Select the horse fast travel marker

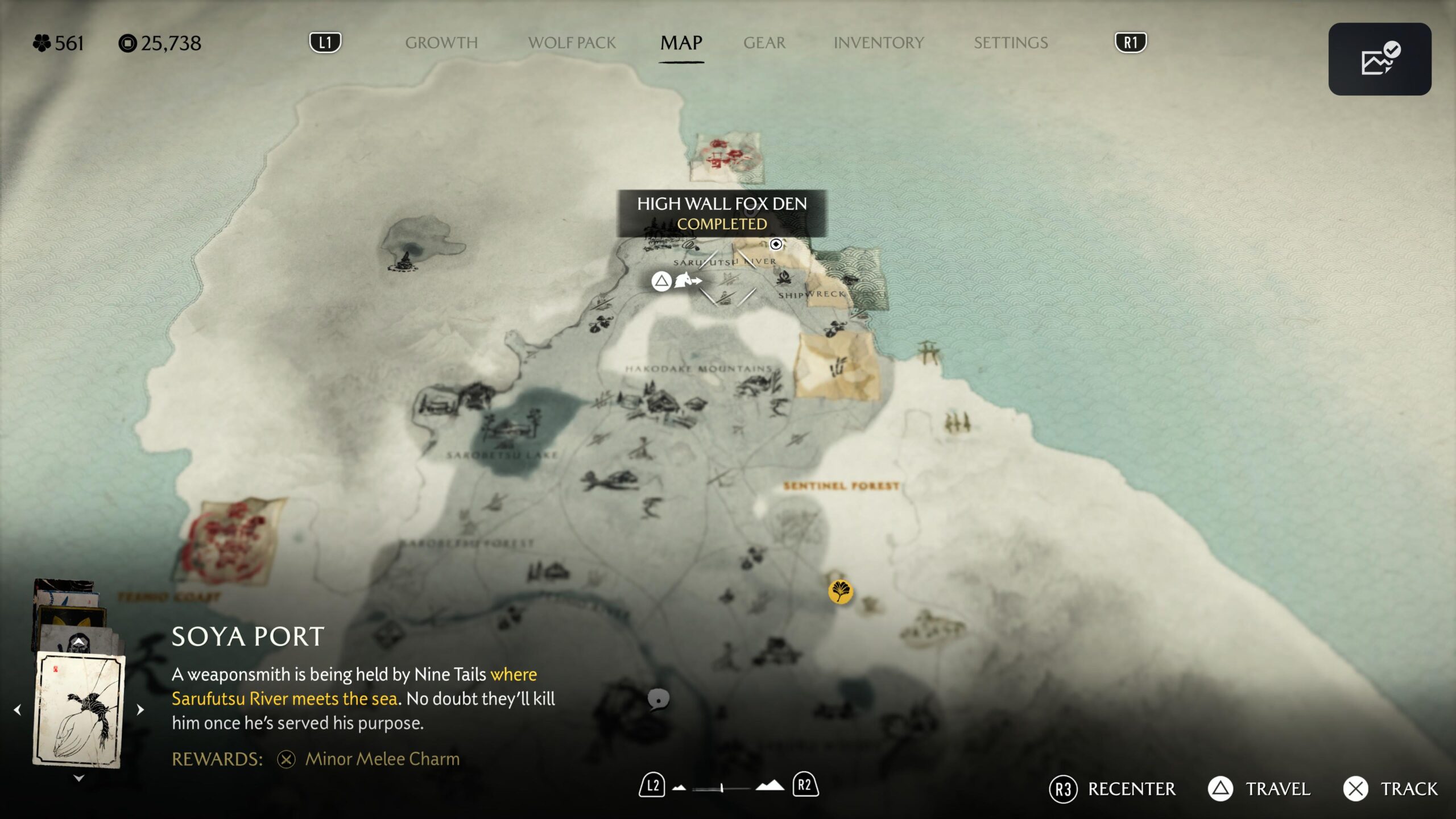click(x=686, y=280)
